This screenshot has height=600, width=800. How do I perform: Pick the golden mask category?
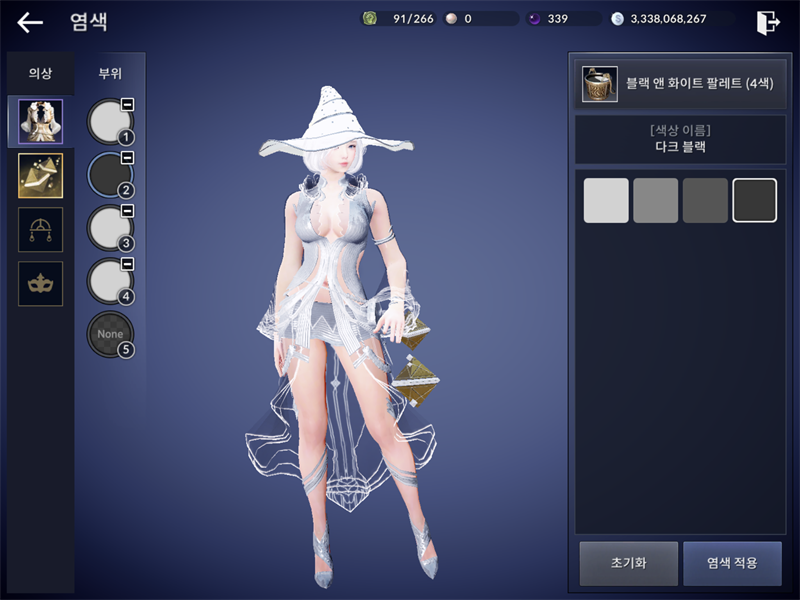41,284
